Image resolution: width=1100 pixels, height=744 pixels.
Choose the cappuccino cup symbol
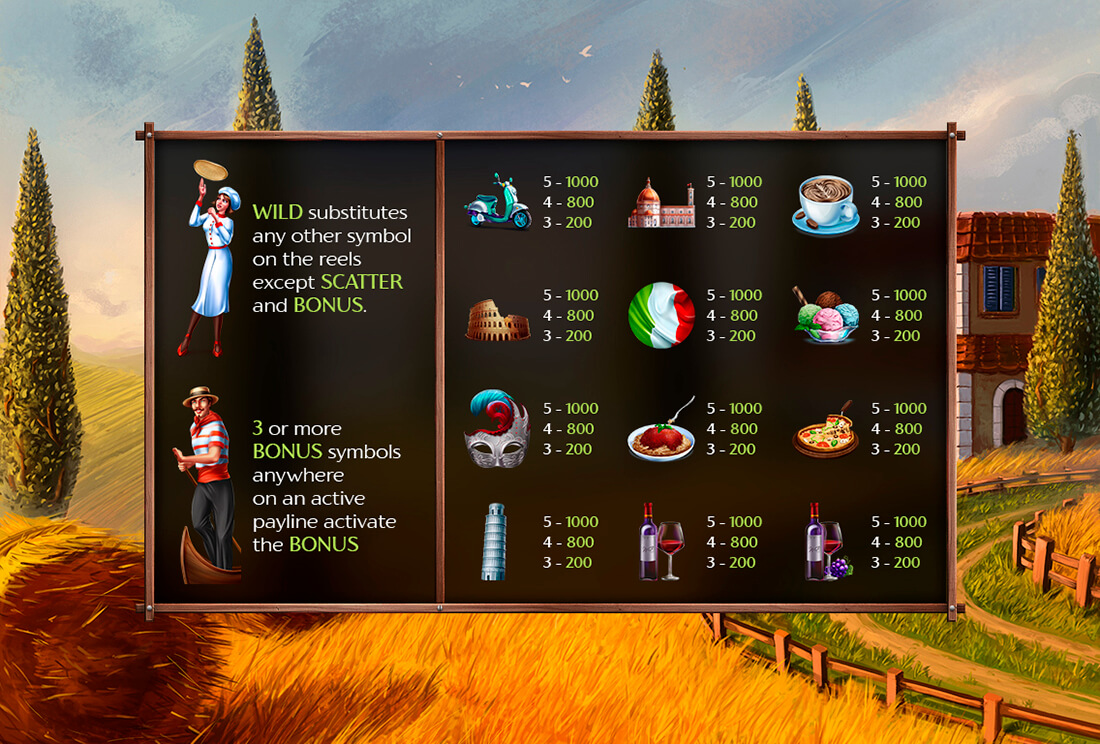pyautogui.click(x=826, y=205)
